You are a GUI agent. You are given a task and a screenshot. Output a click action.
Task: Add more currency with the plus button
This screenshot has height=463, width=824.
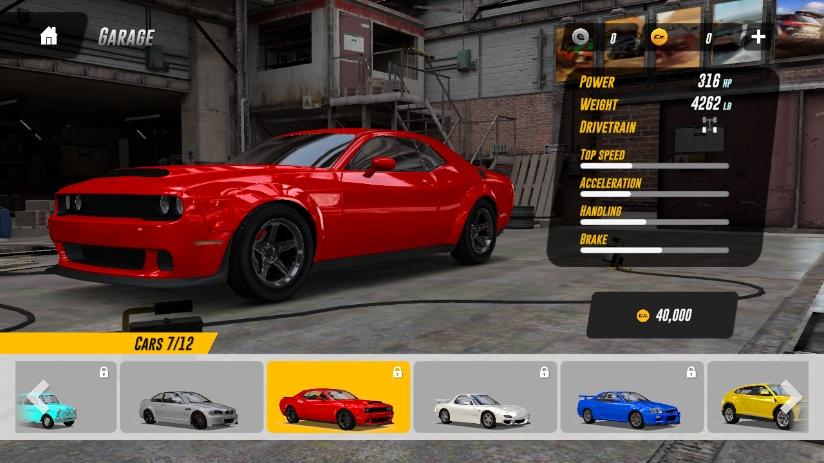coord(758,38)
